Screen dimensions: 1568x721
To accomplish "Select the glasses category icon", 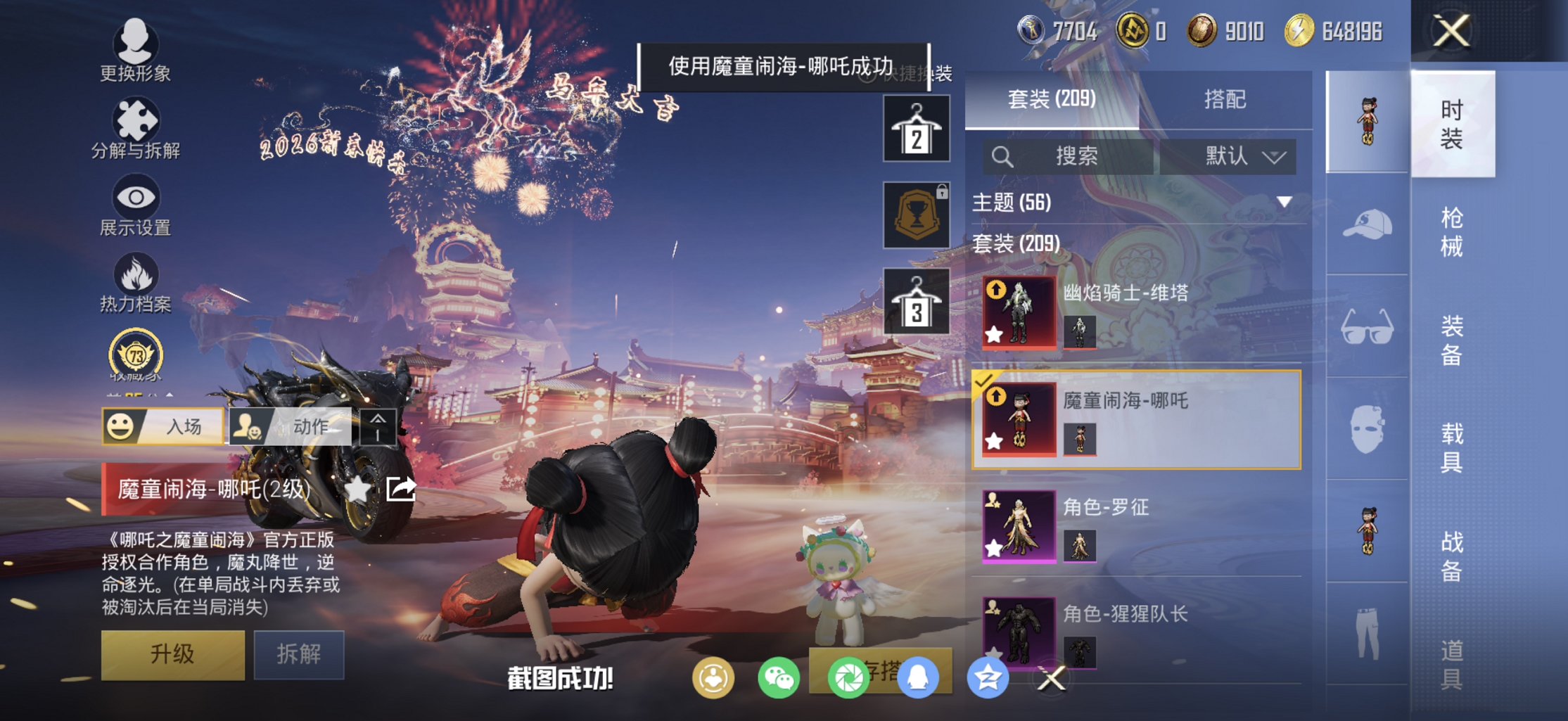I will [1367, 325].
